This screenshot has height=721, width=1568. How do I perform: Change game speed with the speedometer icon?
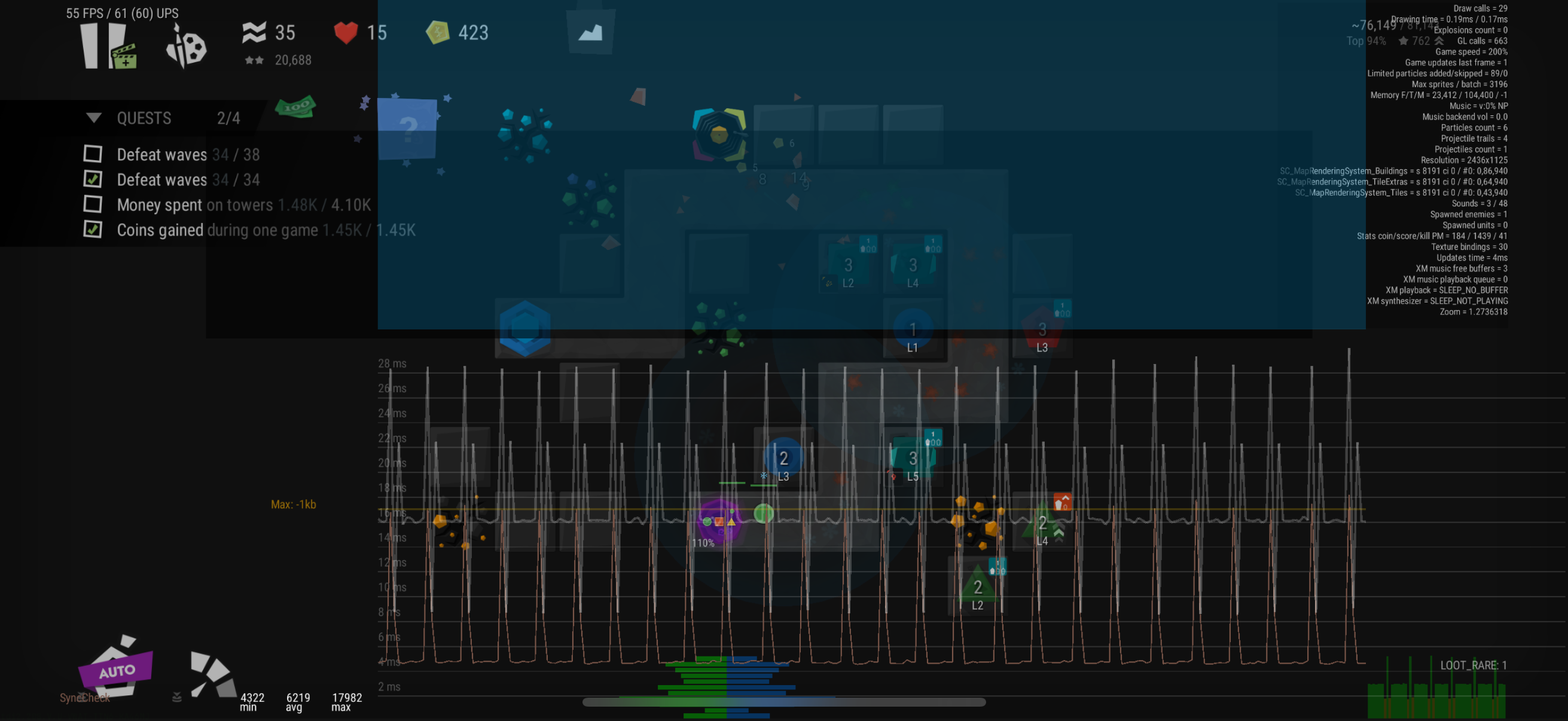(212, 674)
